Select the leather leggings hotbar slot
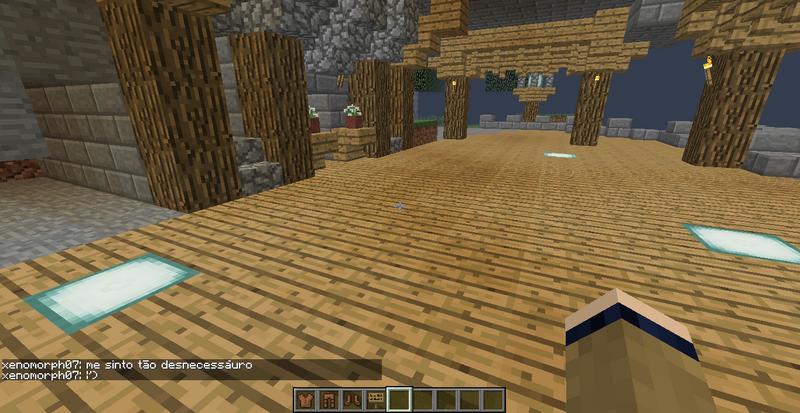800x413 pixels. pyautogui.click(x=329, y=400)
